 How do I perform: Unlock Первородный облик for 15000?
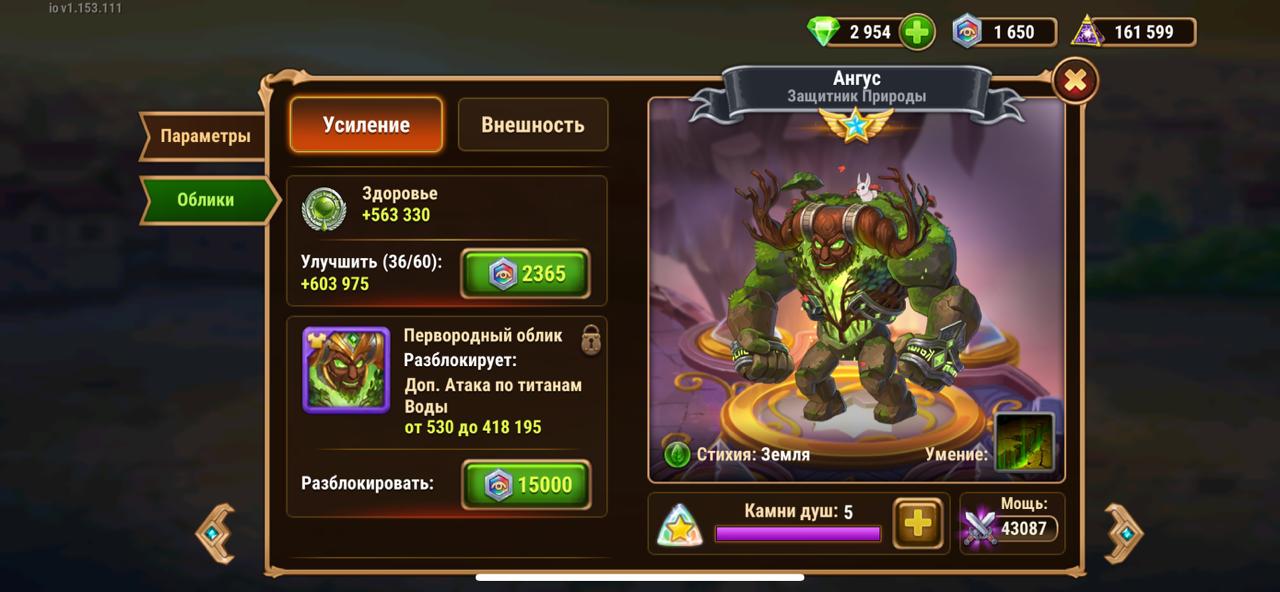coord(525,485)
